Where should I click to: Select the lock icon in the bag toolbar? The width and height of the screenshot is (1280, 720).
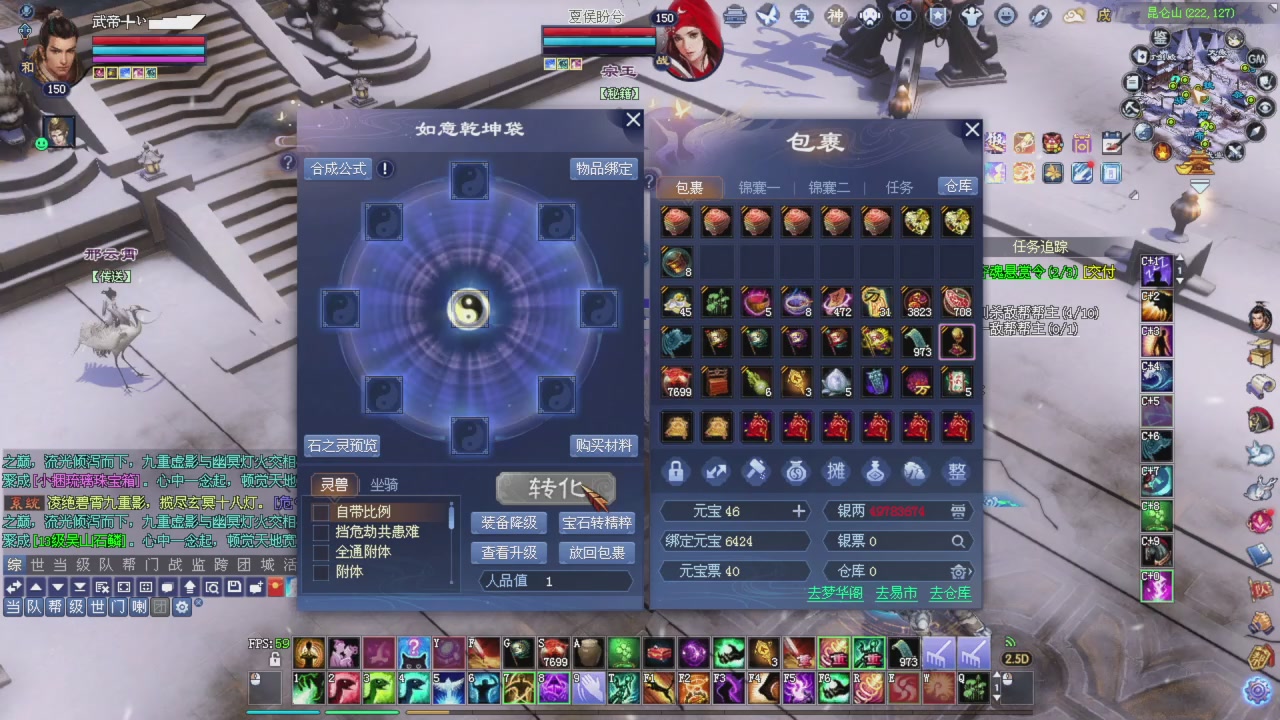tap(676, 473)
